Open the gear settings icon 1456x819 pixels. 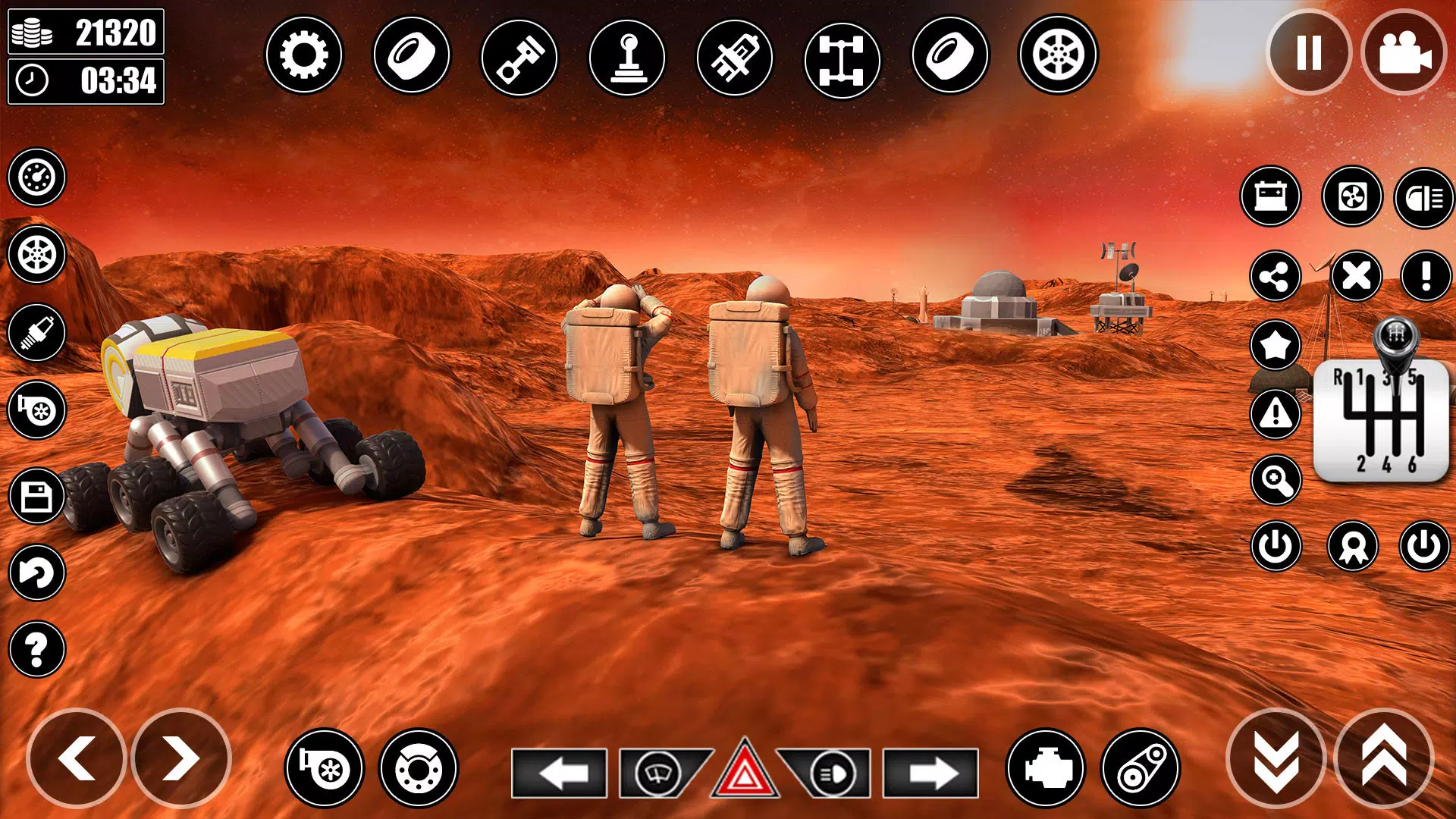tap(303, 55)
